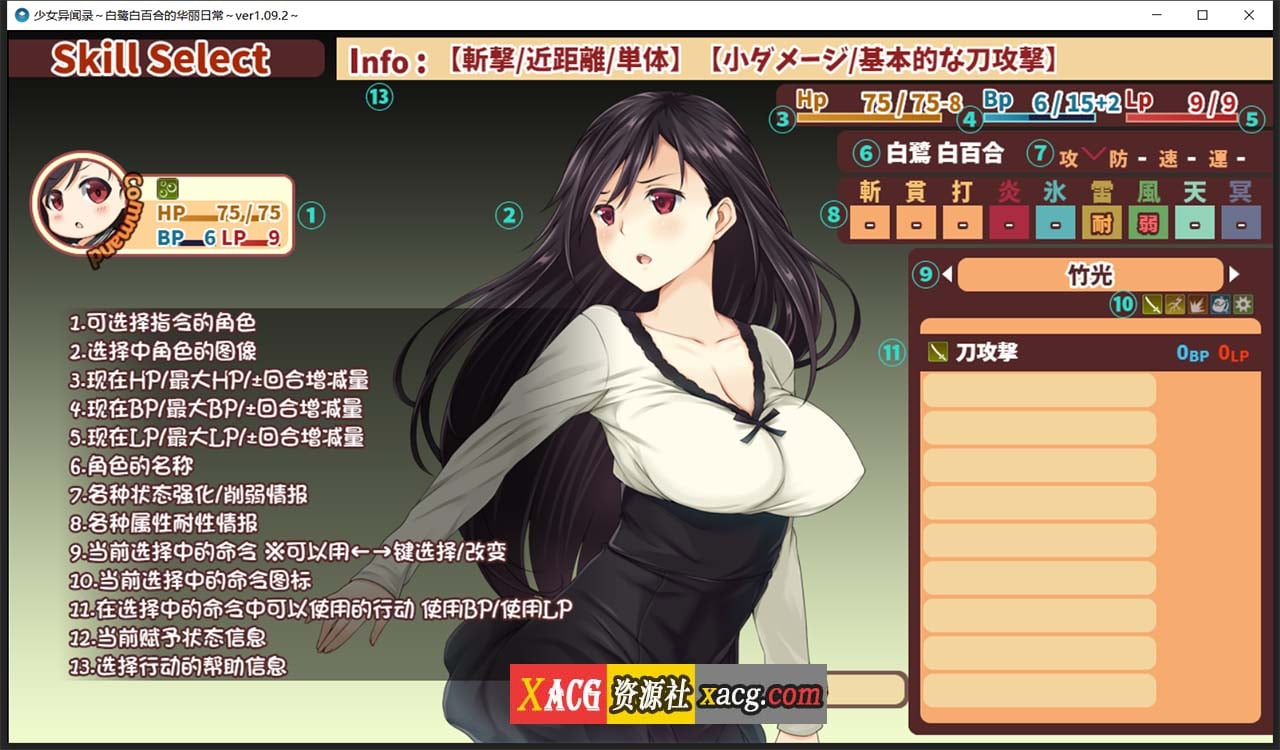Click the 冥 dark attribute icon

click(x=1239, y=224)
